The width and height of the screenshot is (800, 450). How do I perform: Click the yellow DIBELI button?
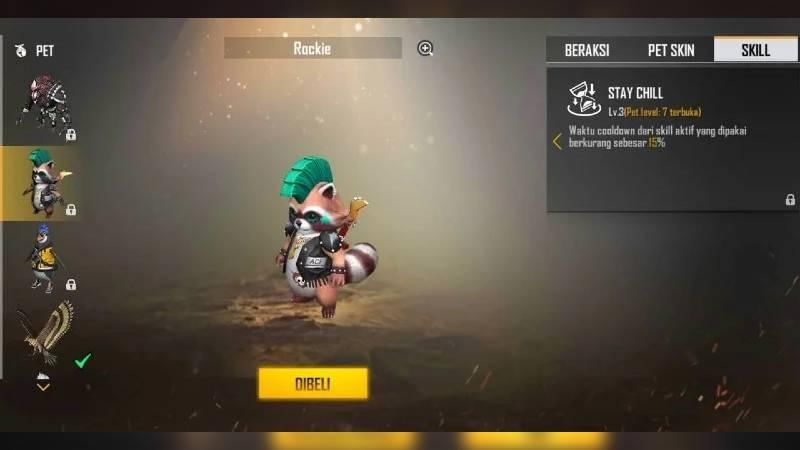[313, 383]
